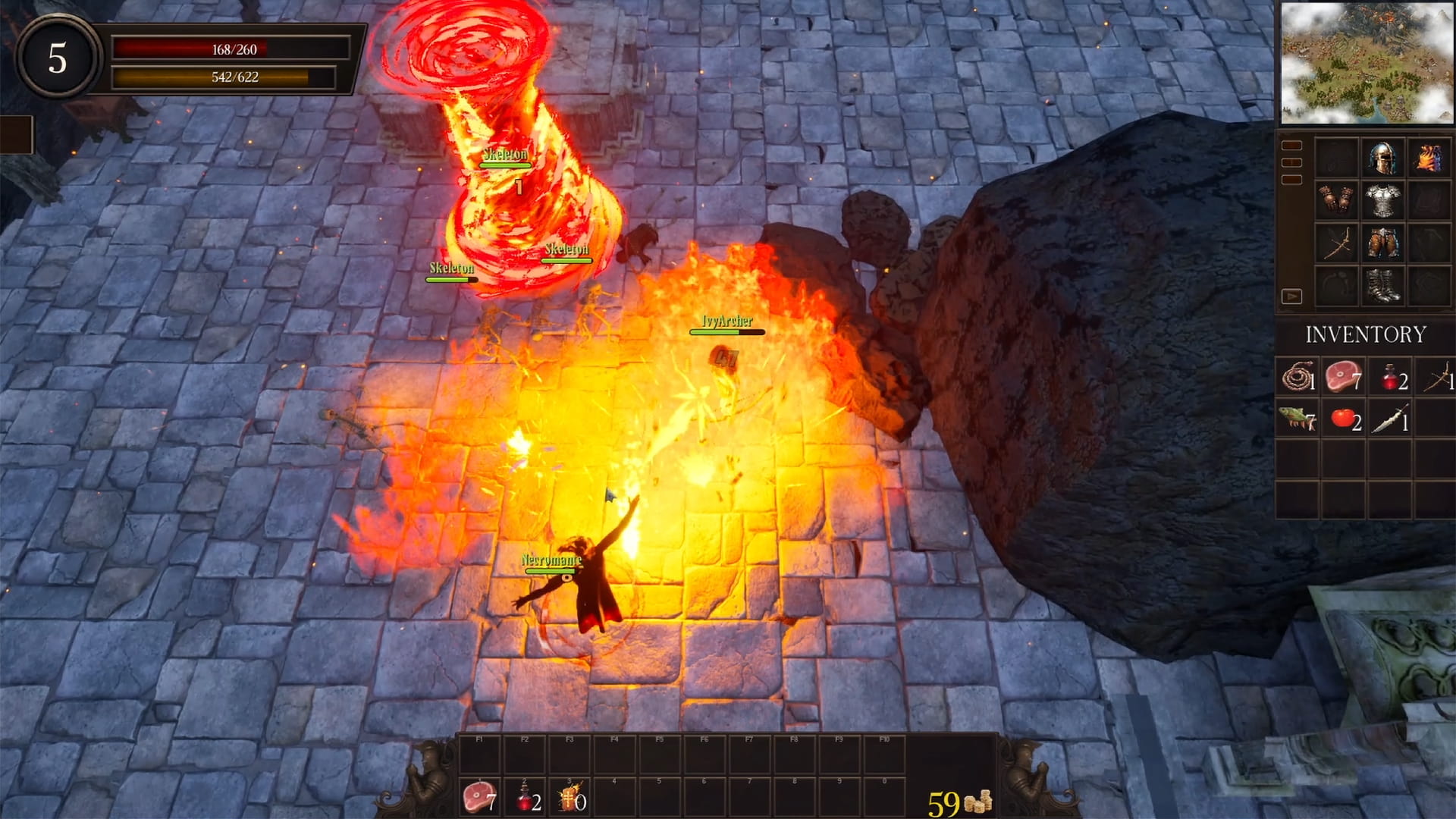Click the arrow button on equipment panel
Screen dimensions: 1456x819
(1291, 296)
